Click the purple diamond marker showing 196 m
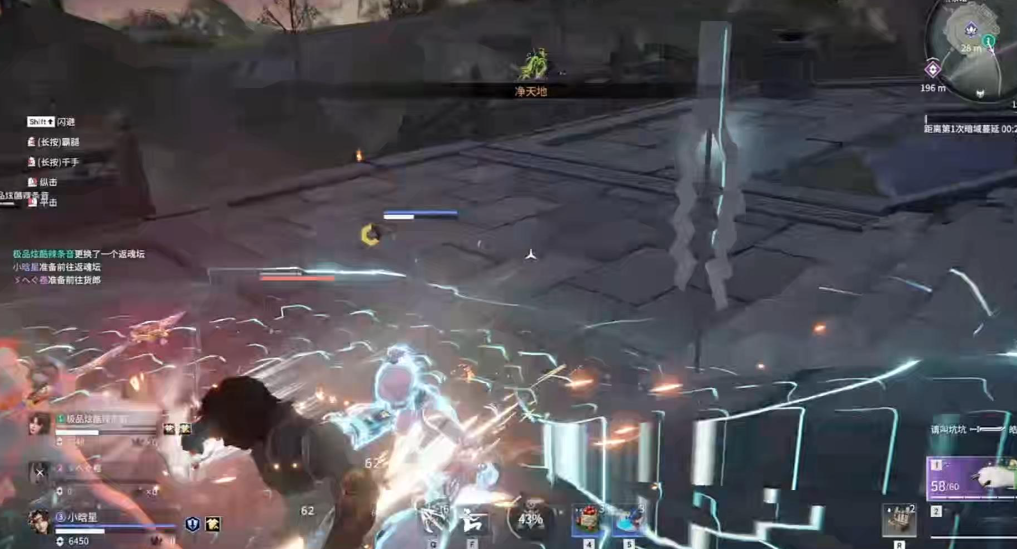 click(932, 68)
